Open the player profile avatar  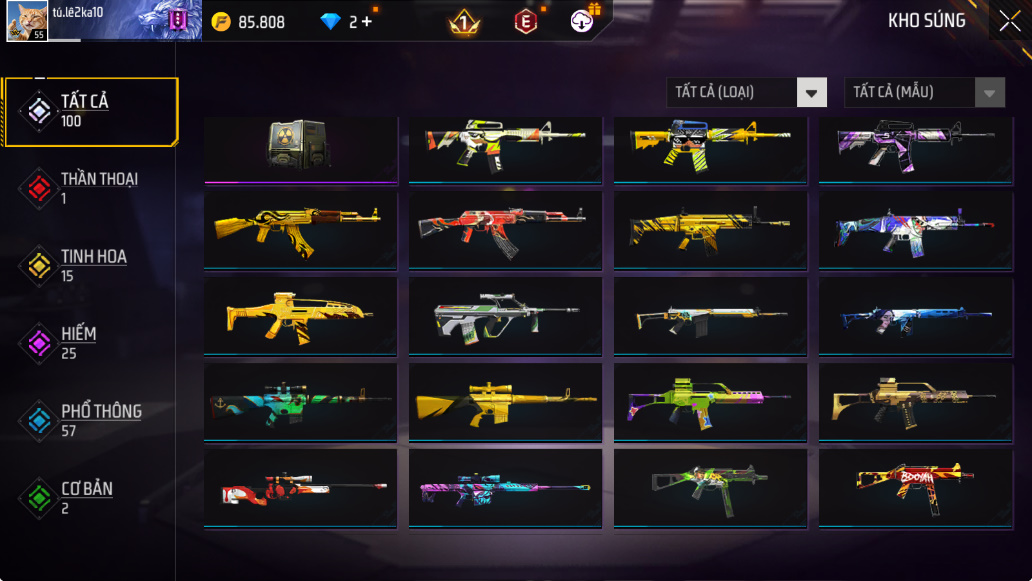[x=27, y=21]
